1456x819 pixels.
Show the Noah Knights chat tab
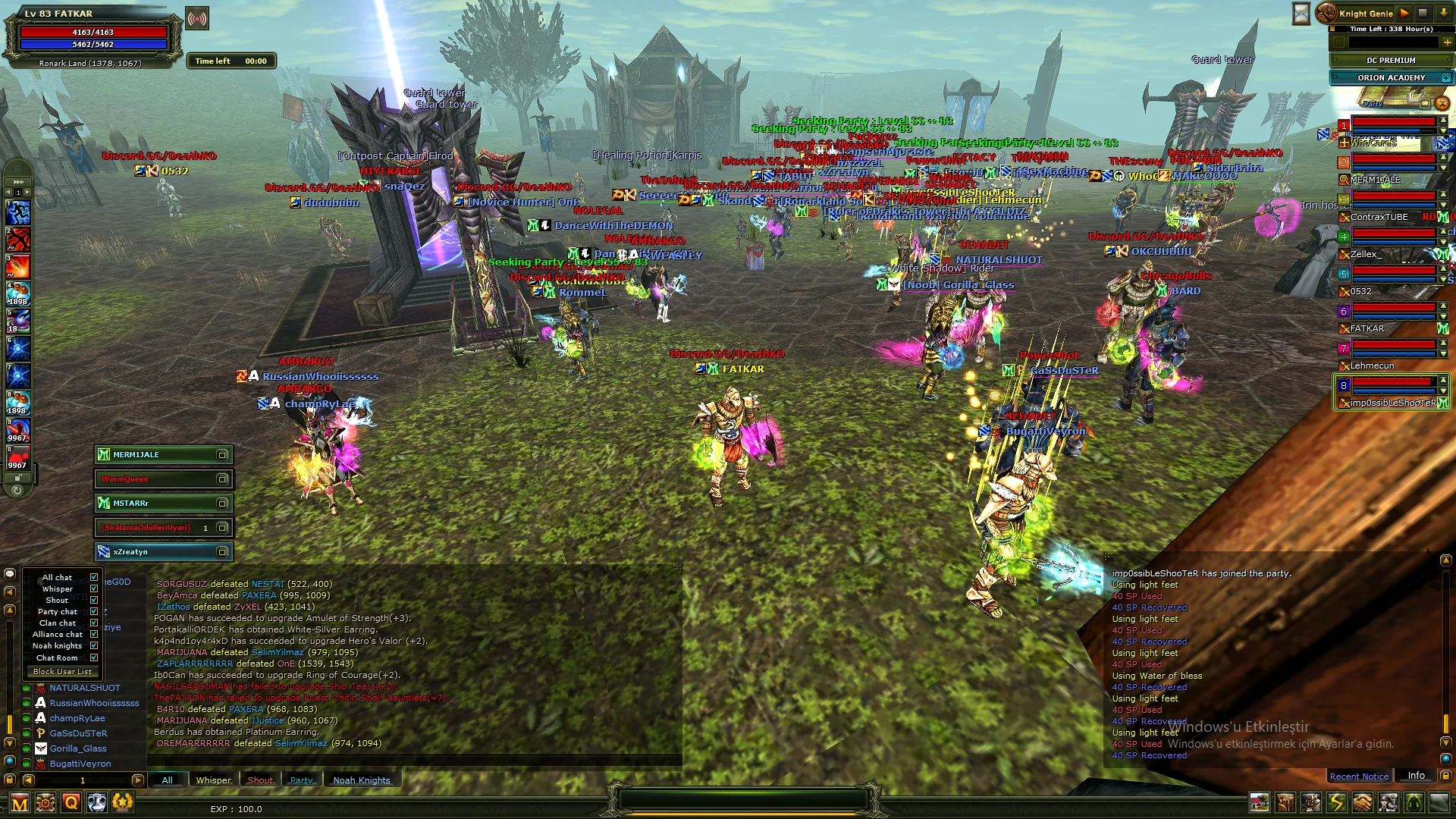tap(362, 780)
